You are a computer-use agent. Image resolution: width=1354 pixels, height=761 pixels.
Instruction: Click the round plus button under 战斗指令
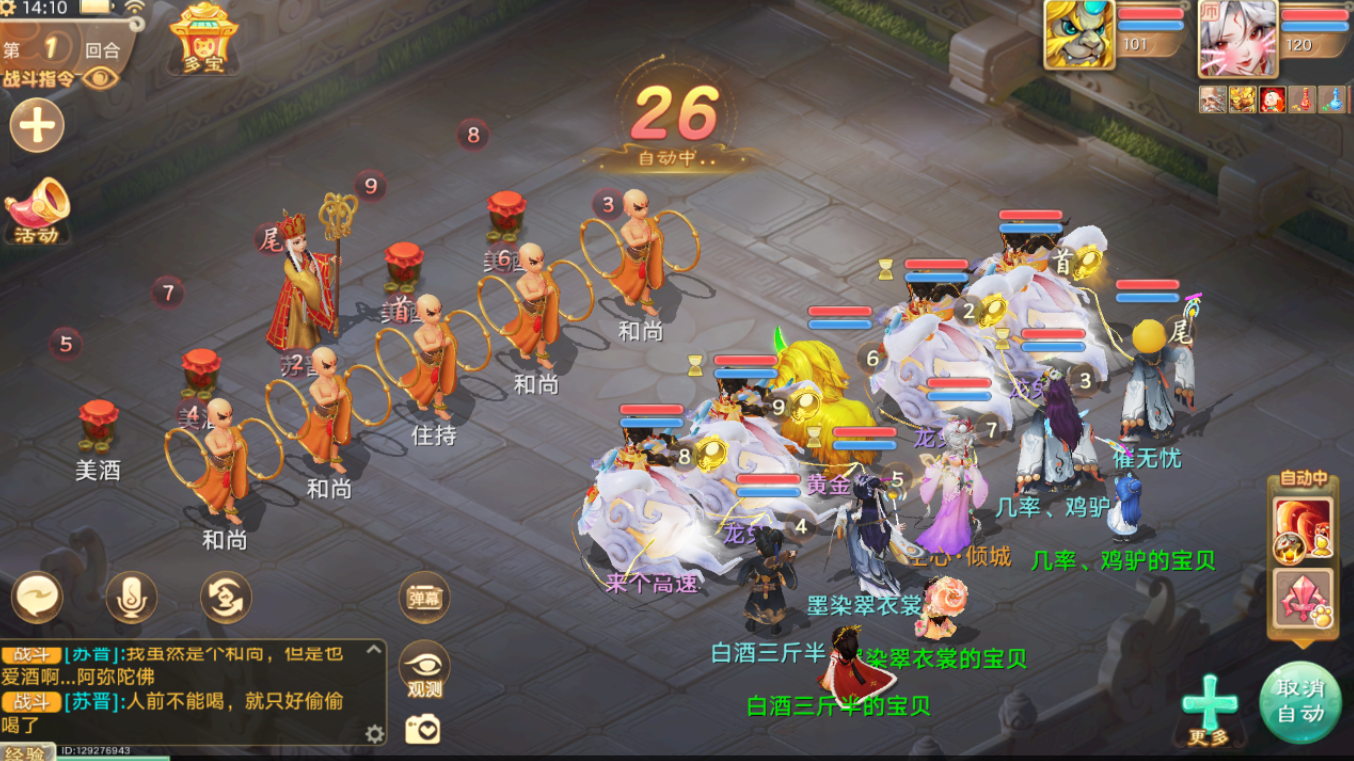coord(37,125)
